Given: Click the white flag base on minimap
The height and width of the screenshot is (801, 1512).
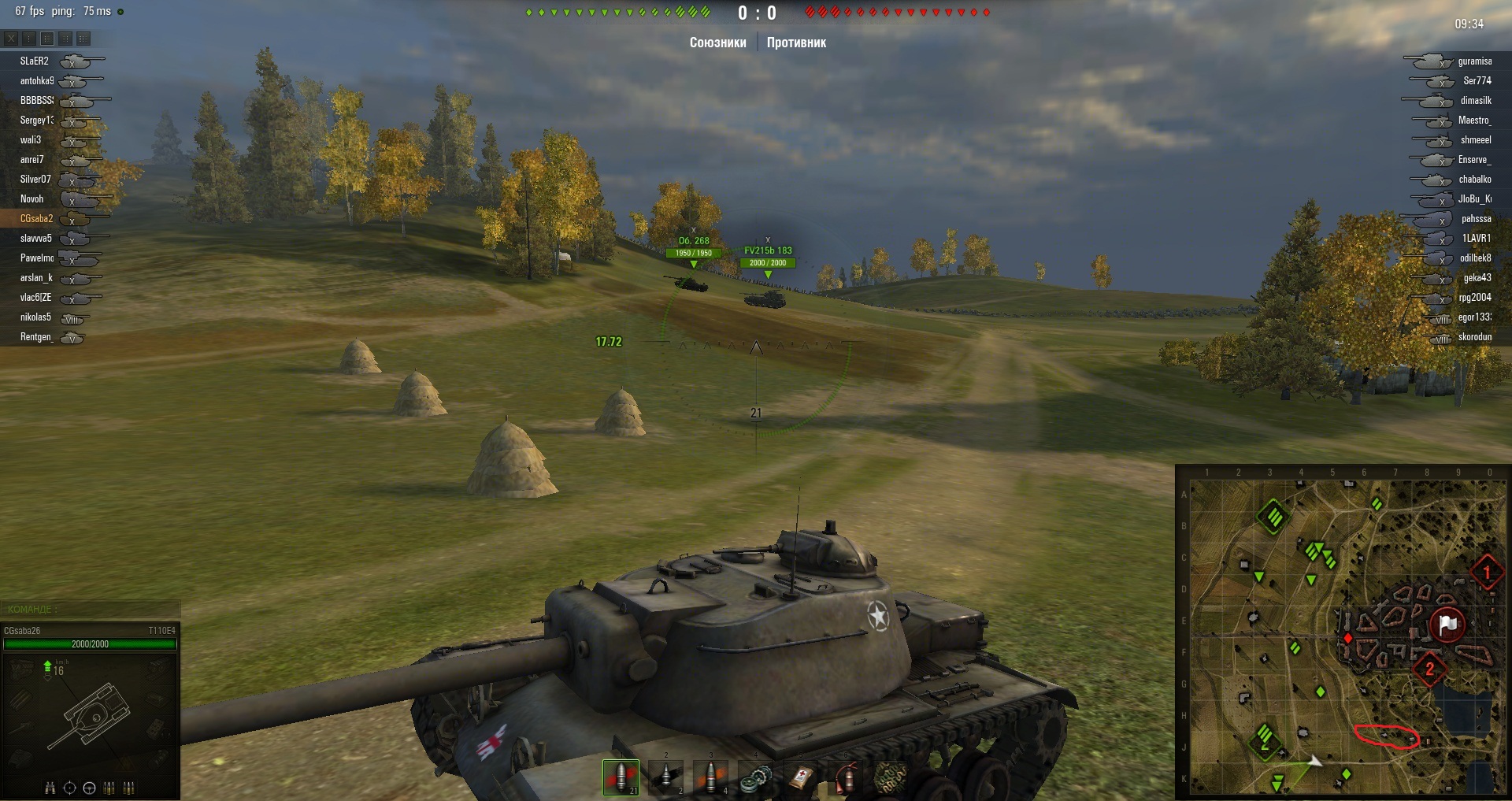Looking at the screenshot, I should click(x=1447, y=625).
